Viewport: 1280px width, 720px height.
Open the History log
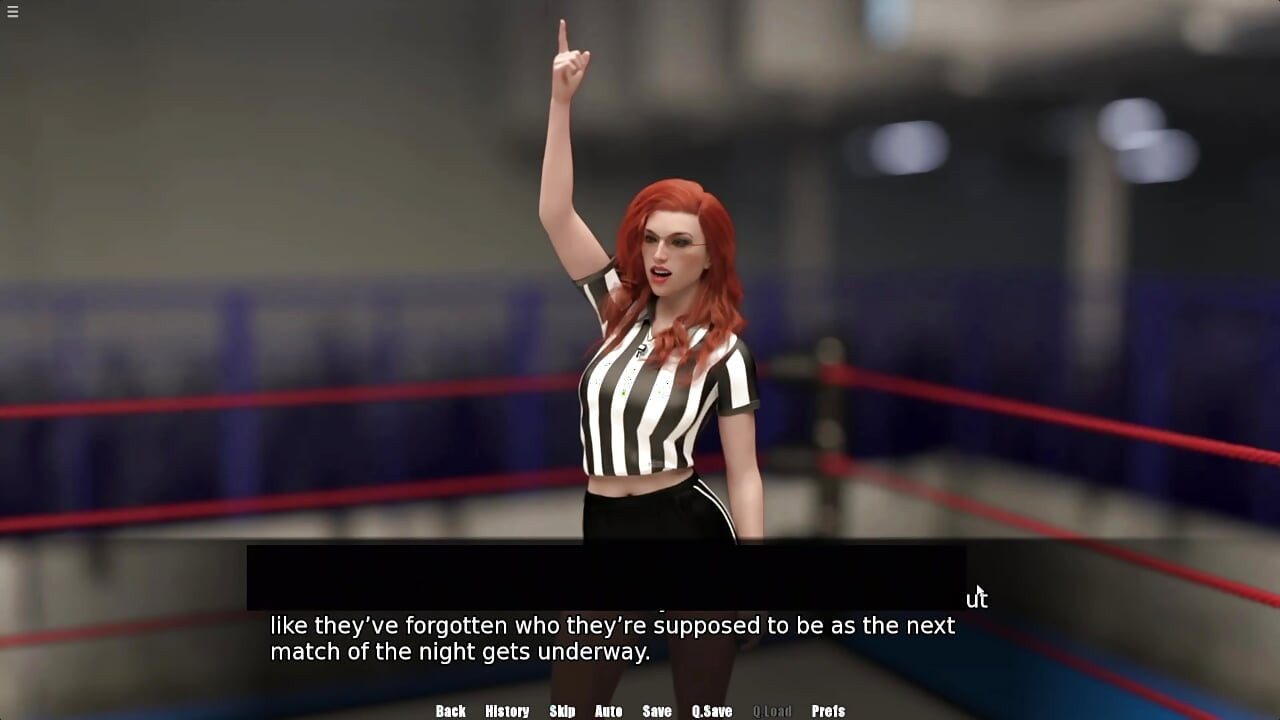[x=507, y=711]
